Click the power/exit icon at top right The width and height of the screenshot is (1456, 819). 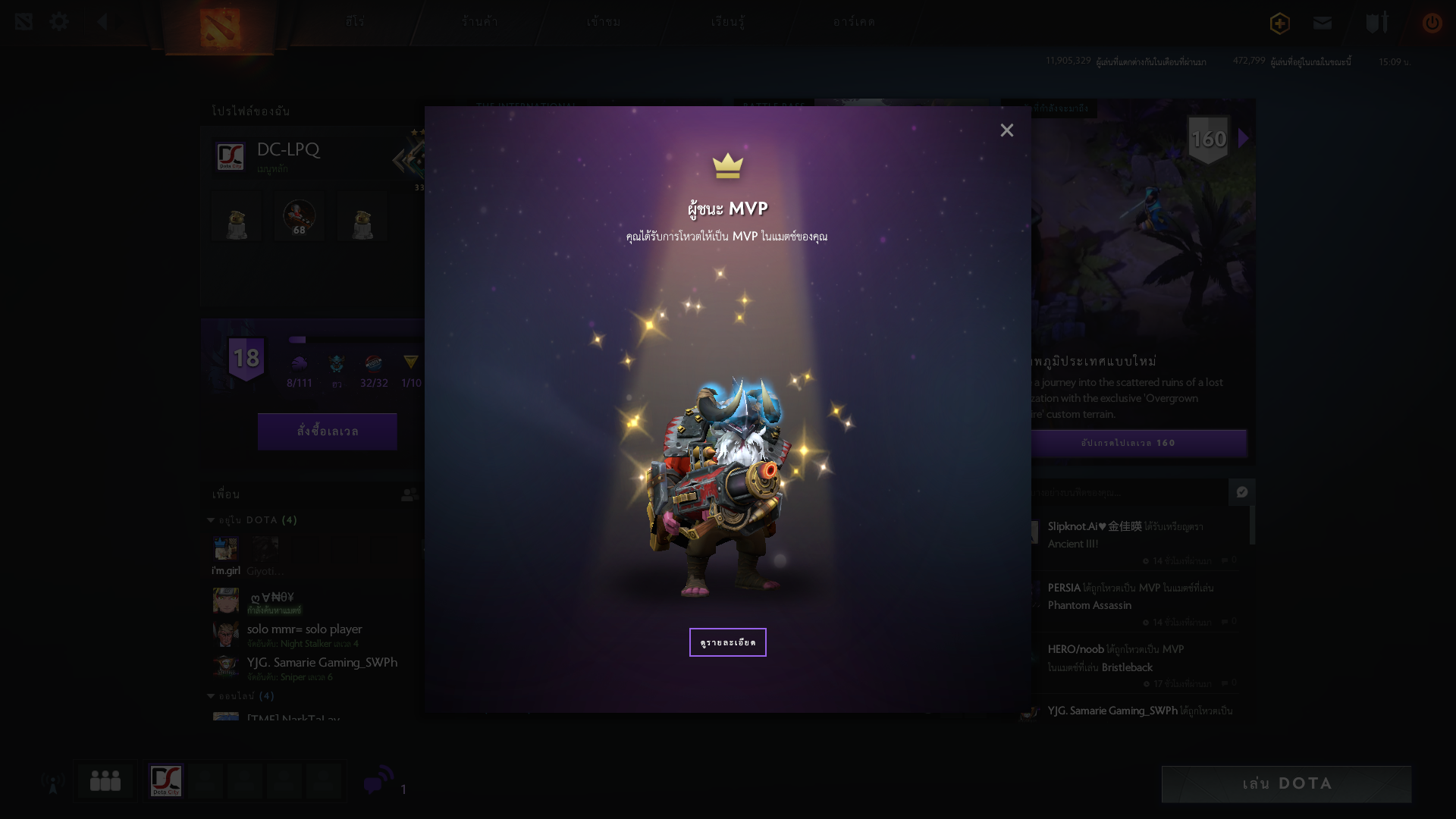tap(1432, 24)
